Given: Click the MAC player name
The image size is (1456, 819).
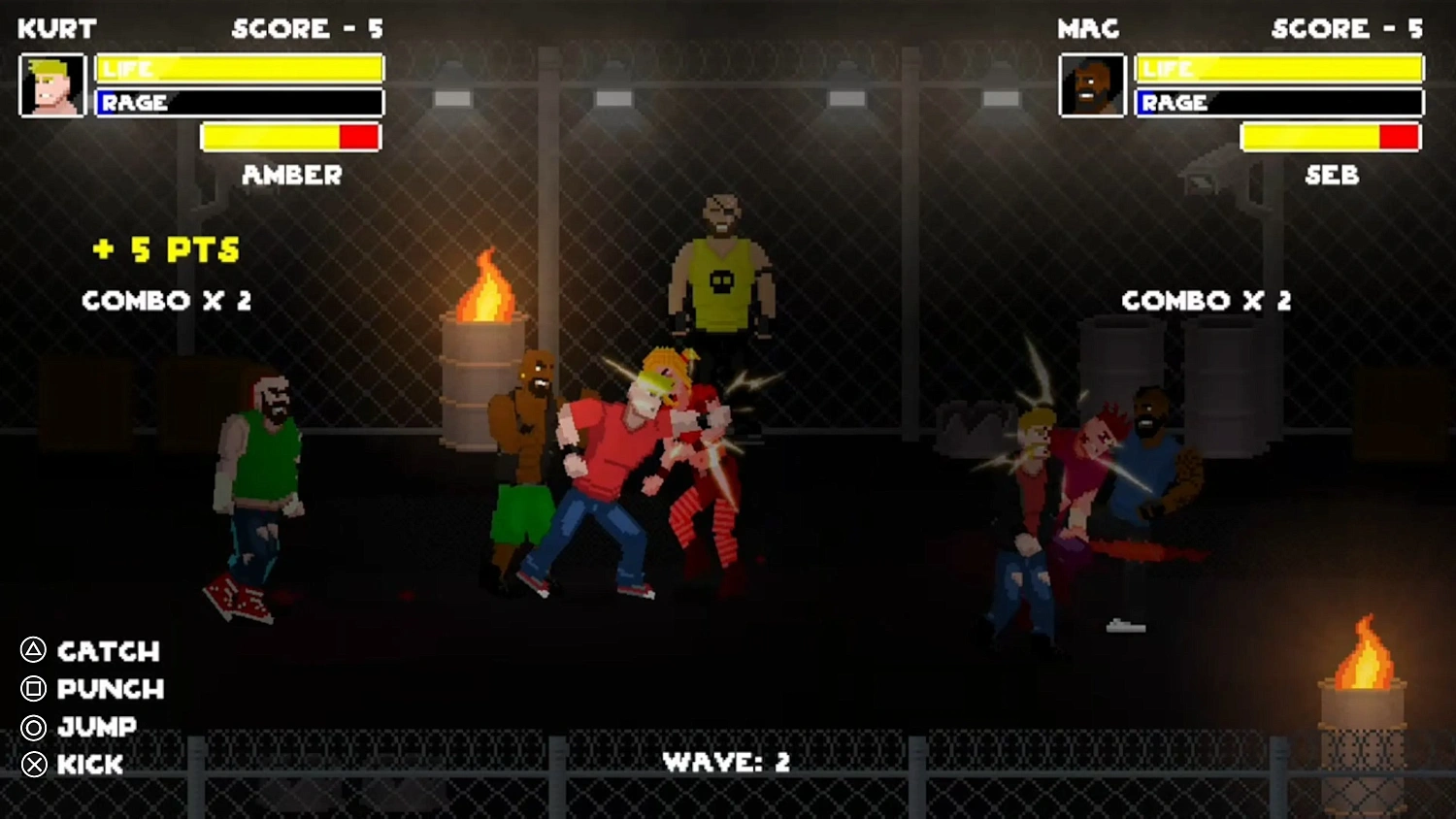Looking at the screenshot, I should [1088, 28].
